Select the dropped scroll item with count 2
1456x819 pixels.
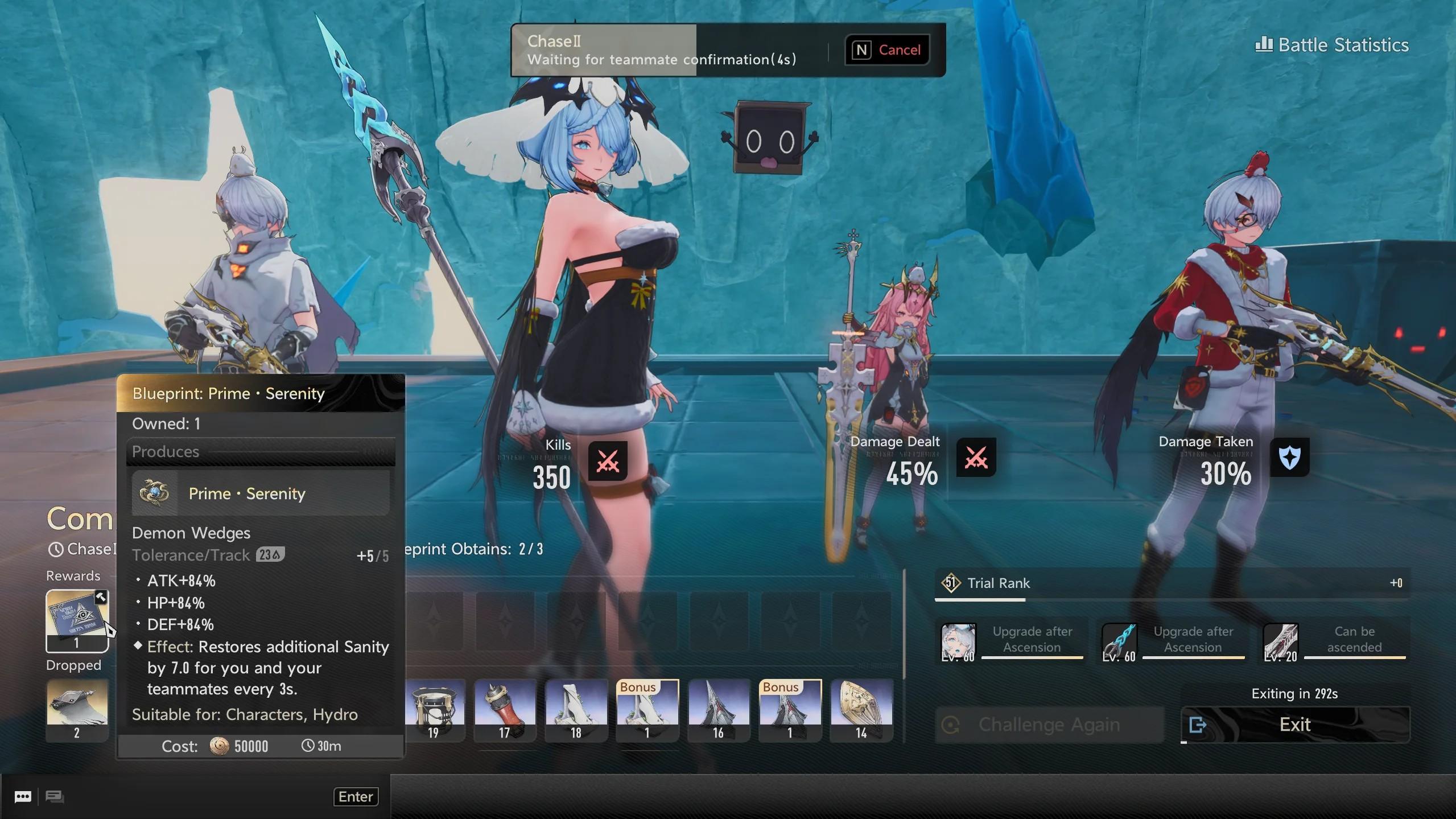[77, 709]
